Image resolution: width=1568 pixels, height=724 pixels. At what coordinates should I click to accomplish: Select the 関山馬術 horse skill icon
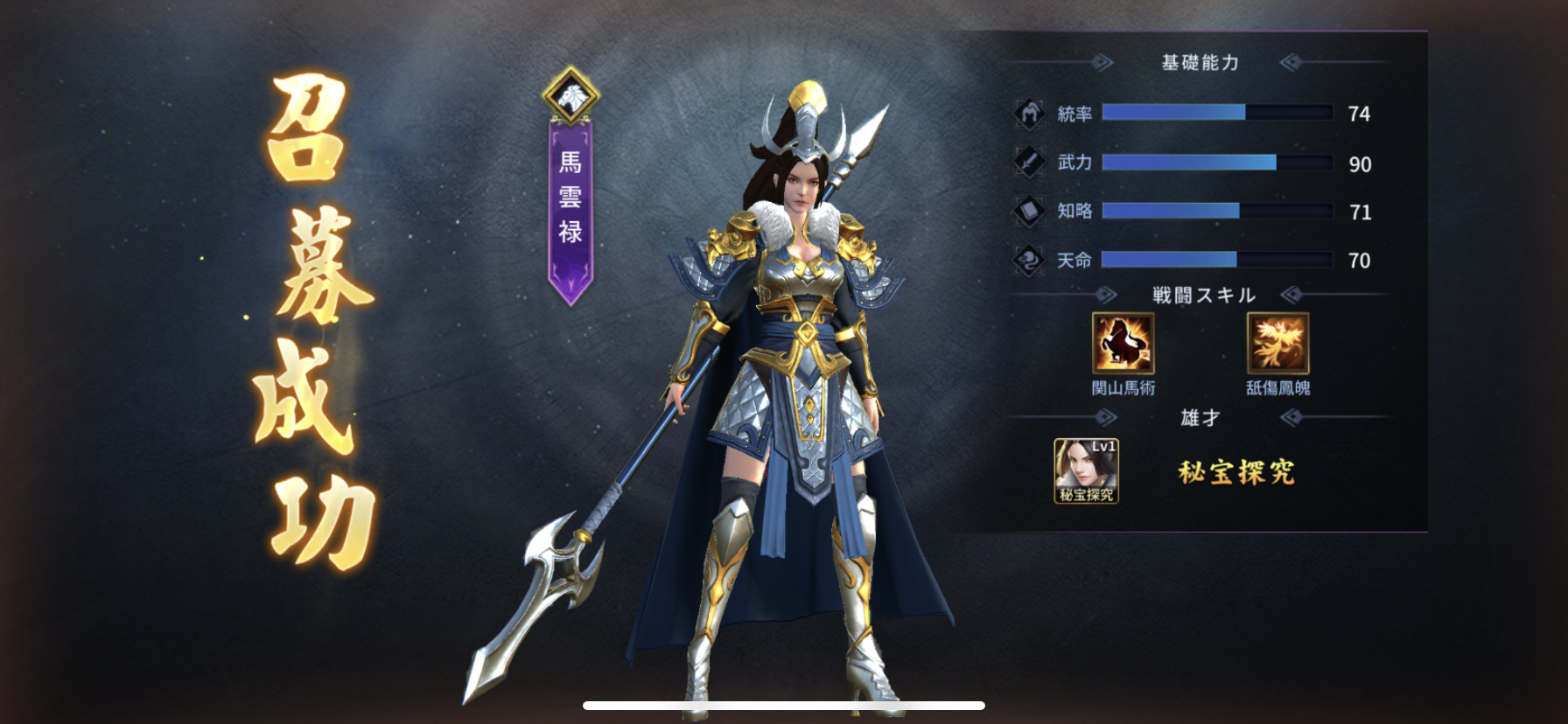pyautogui.click(x=1123, y=344)
